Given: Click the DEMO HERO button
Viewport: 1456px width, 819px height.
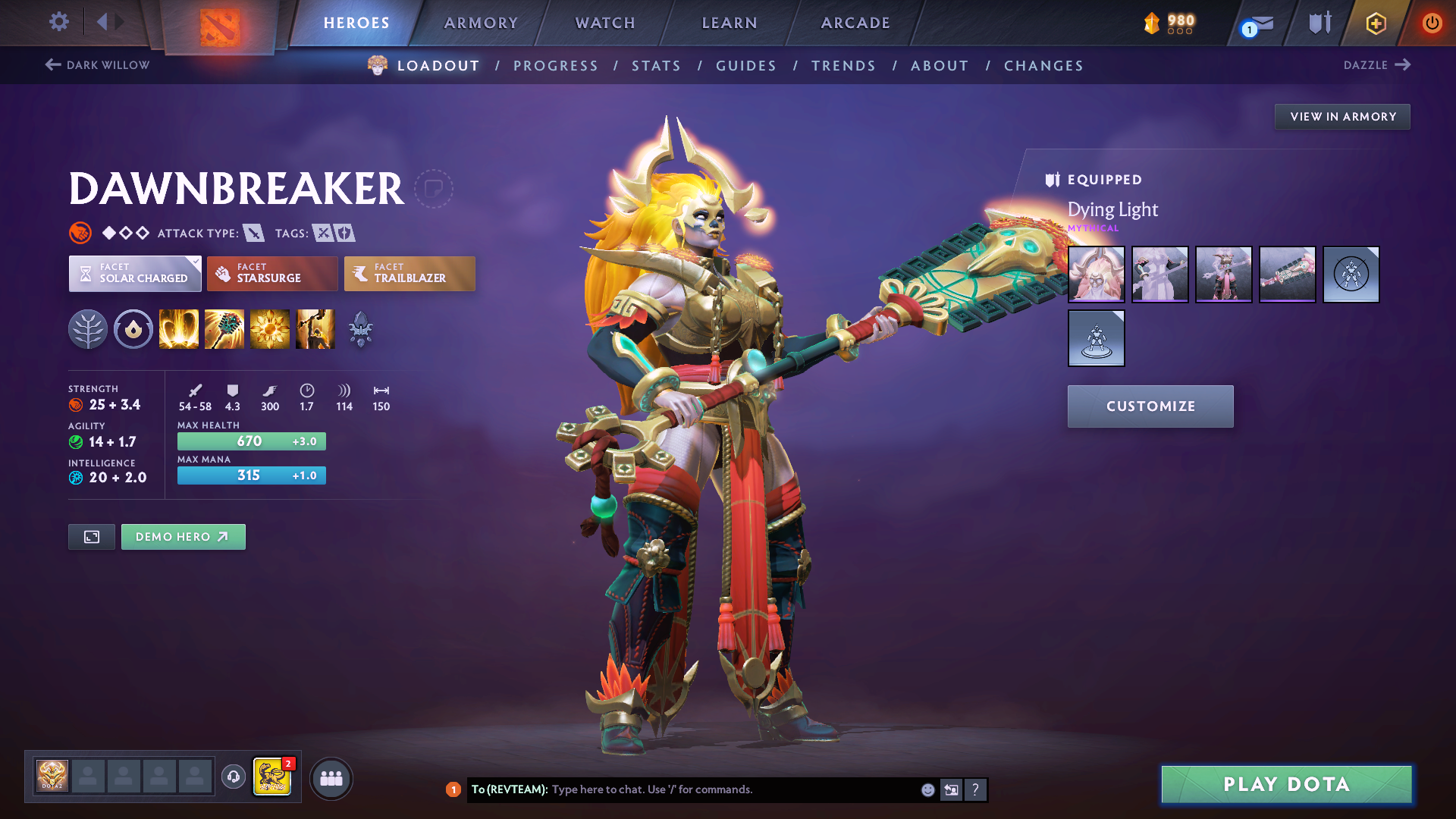Looking at the screenshot, I should 183,536.
